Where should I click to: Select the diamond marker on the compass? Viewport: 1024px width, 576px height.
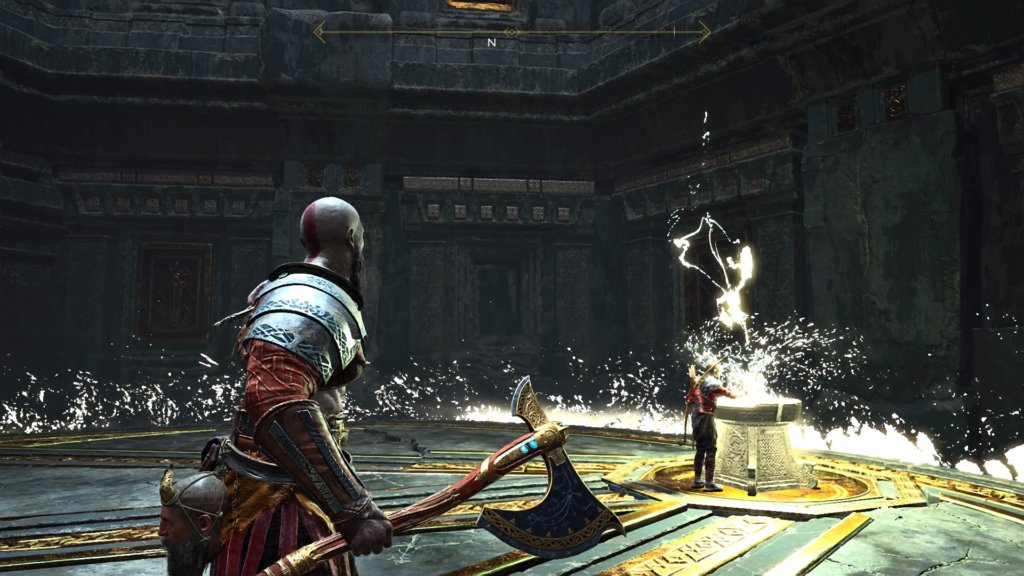click(512, 32)
